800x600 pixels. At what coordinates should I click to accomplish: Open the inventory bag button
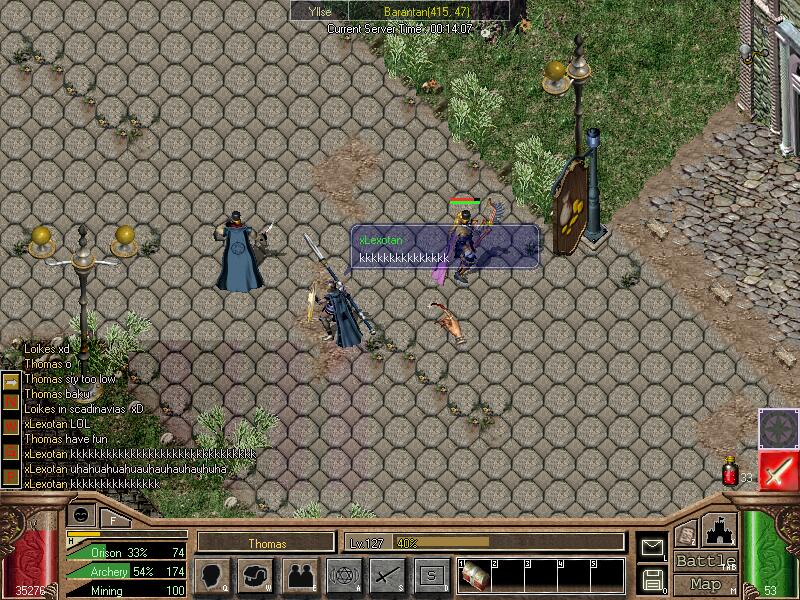pos(257,575)
